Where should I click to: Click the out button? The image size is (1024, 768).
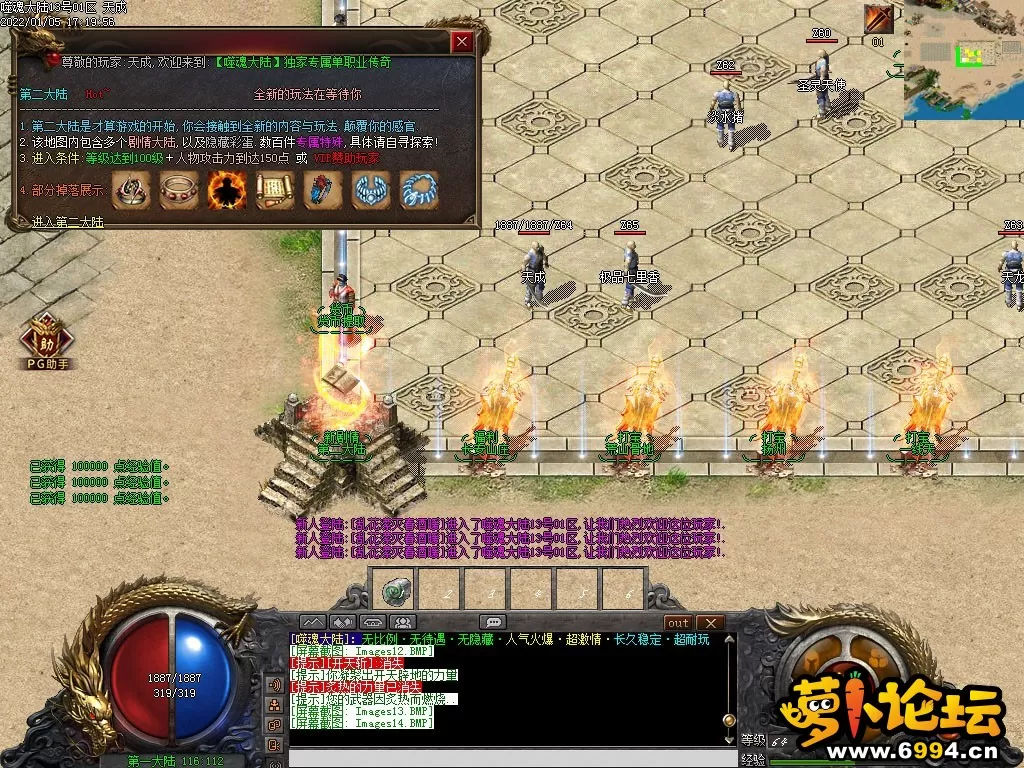[x=677, y=623]
